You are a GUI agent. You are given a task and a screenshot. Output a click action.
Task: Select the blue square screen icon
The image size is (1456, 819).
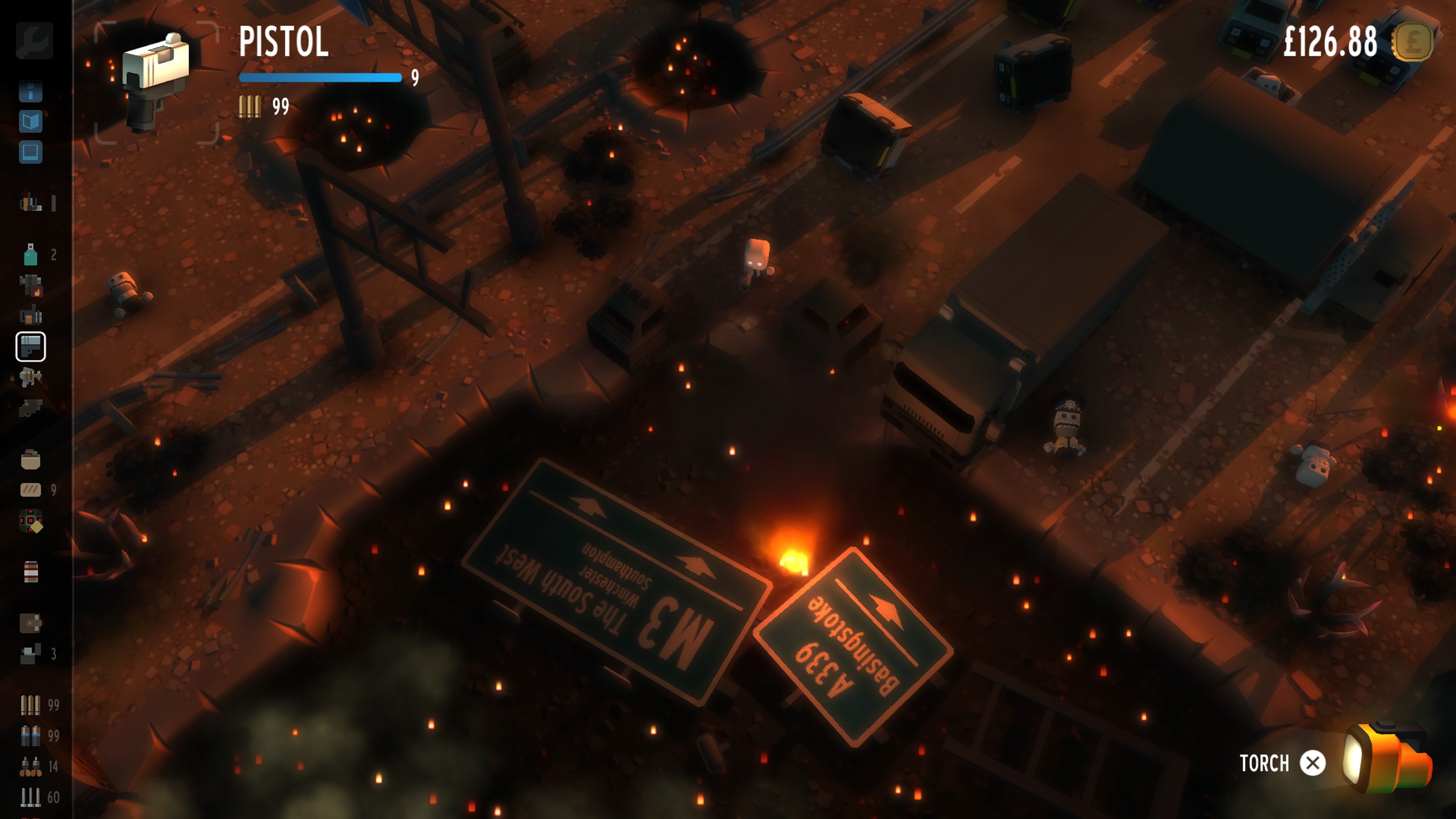30,152
